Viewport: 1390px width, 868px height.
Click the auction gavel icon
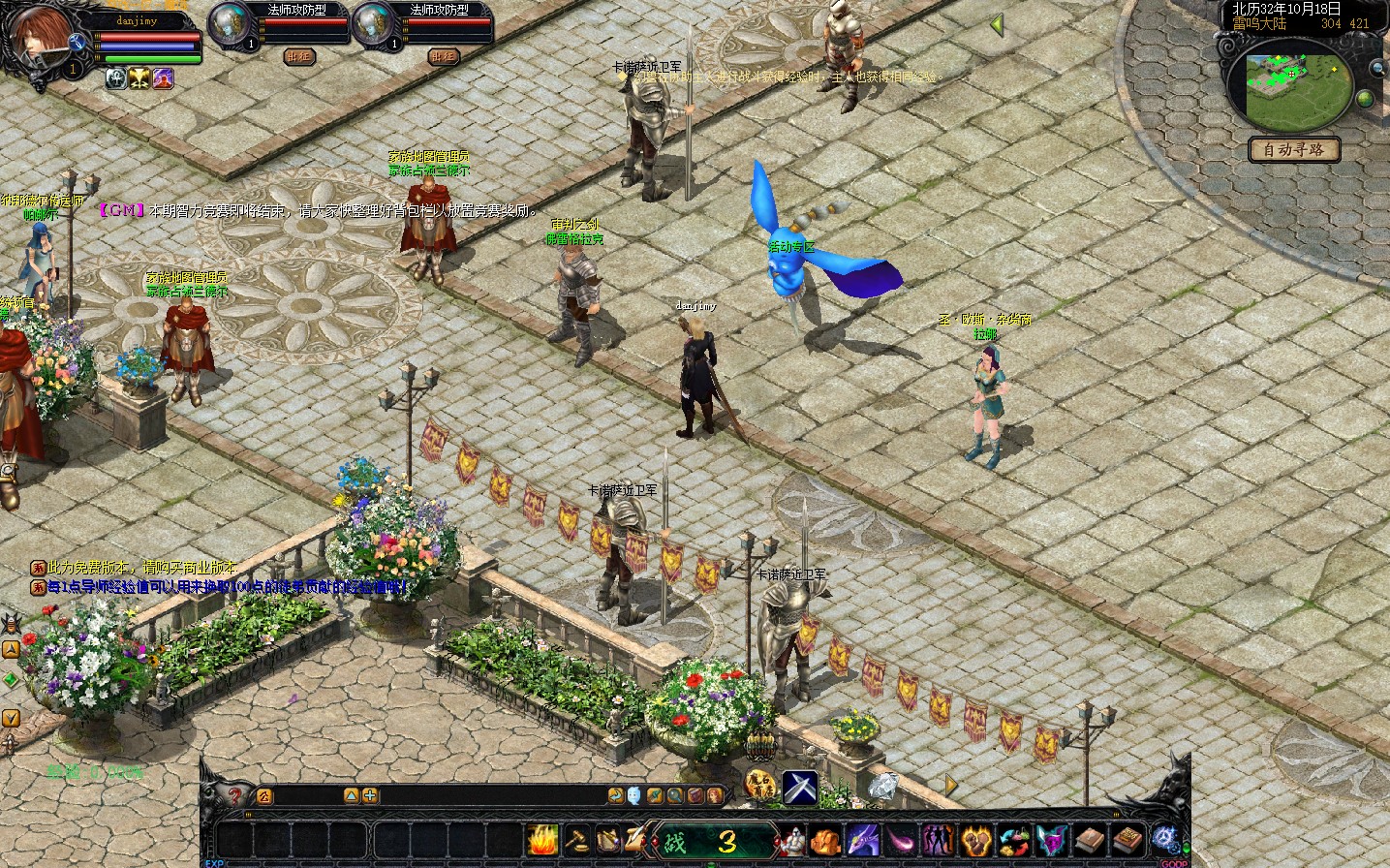[x=576, y=839]
